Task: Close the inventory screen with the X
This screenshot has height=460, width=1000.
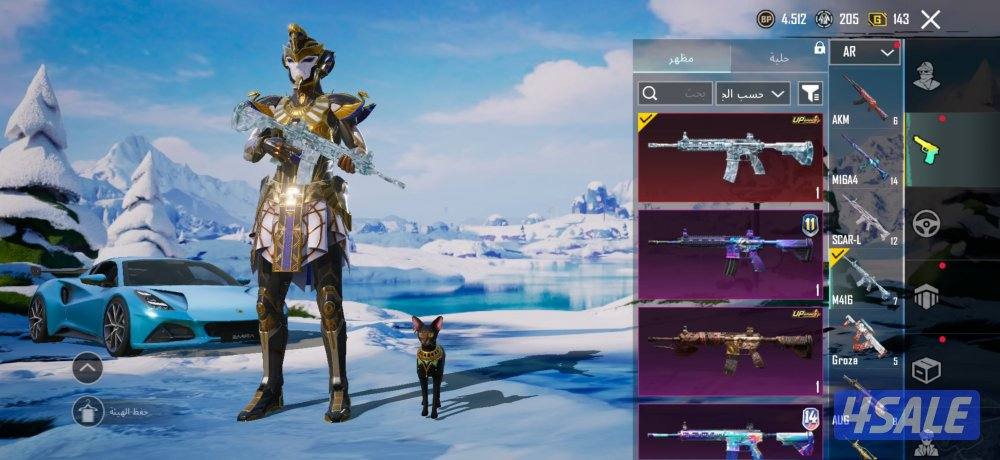Action: point(930,19)
